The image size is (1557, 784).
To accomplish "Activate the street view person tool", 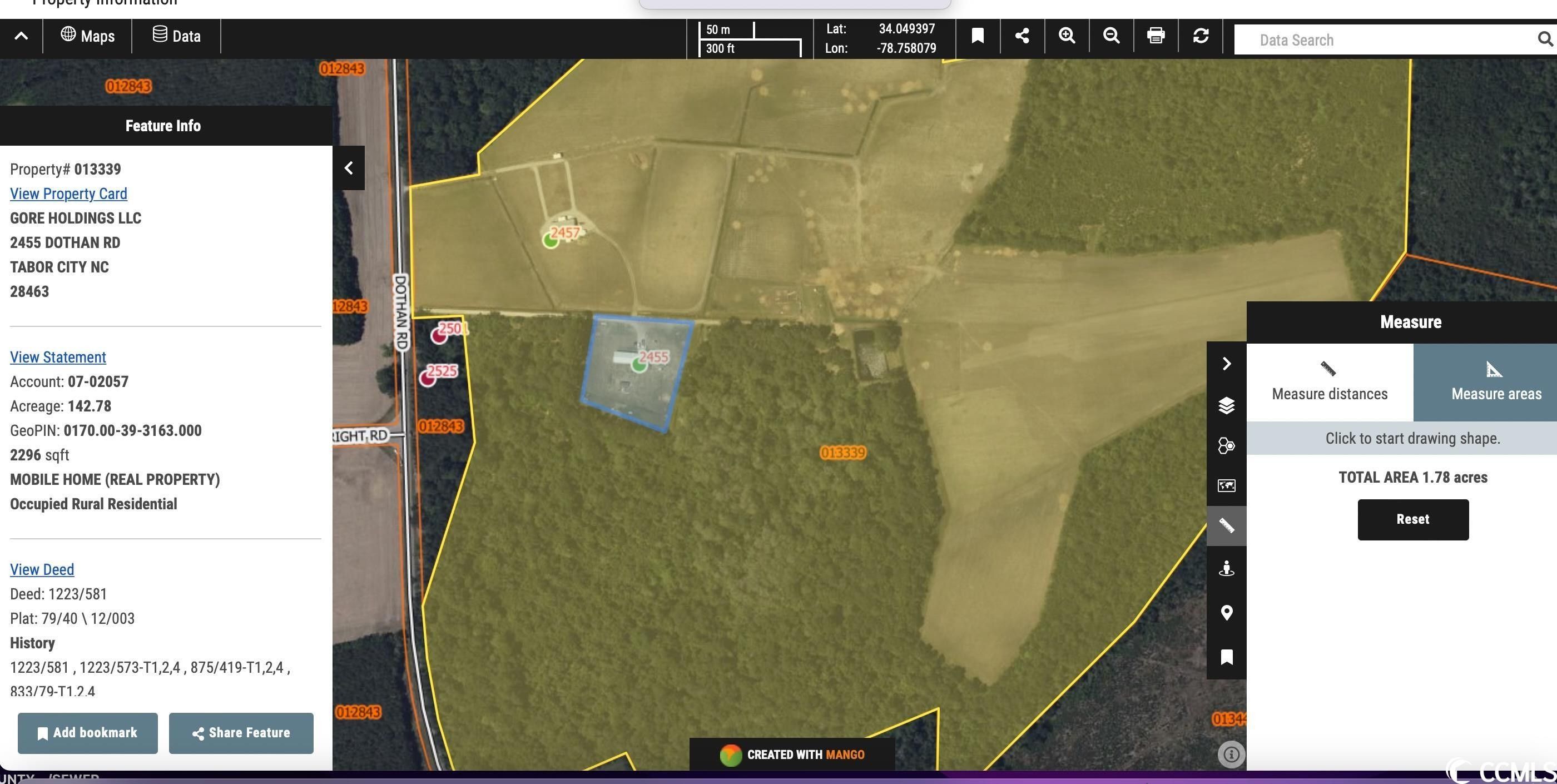I will 1226,568.
